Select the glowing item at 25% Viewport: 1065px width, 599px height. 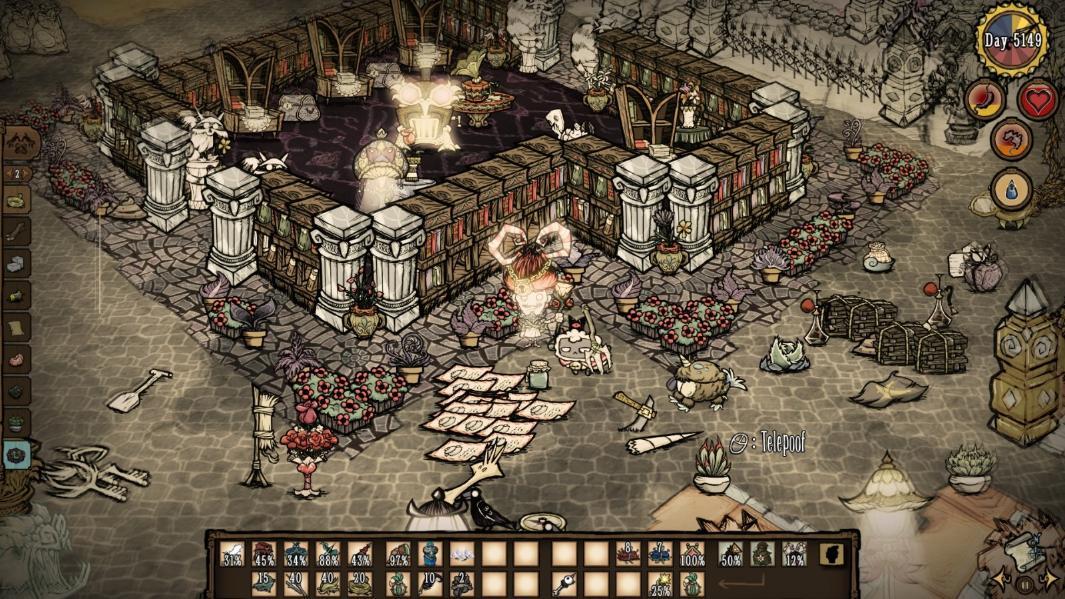coord(661,583)
